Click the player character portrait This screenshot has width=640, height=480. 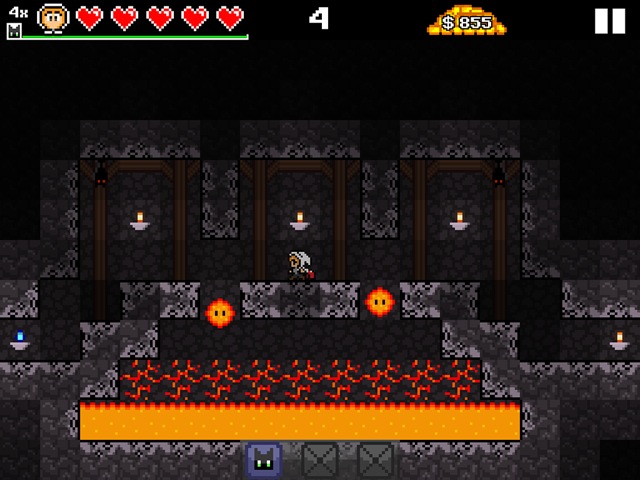(x=53, y=18)
